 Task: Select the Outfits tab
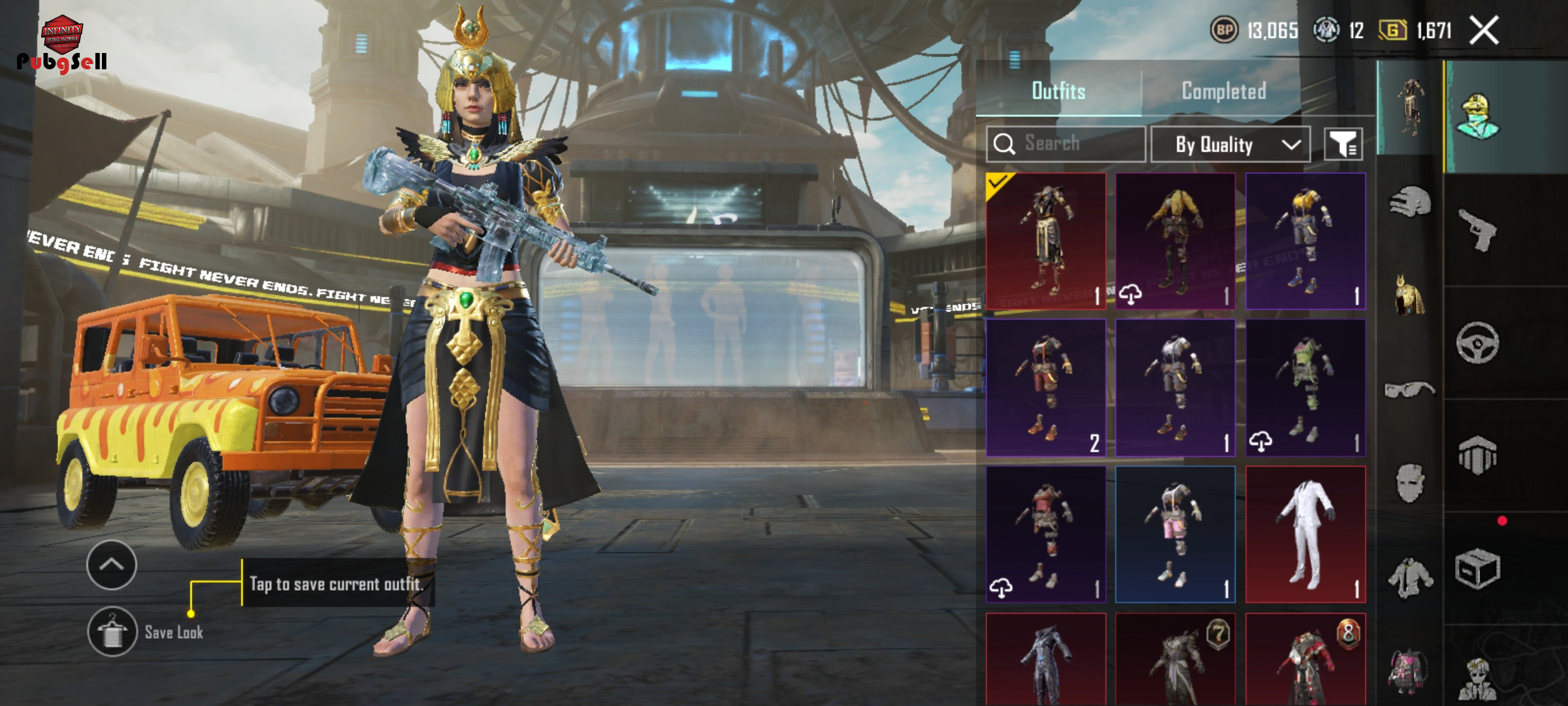coord(1058,91)
